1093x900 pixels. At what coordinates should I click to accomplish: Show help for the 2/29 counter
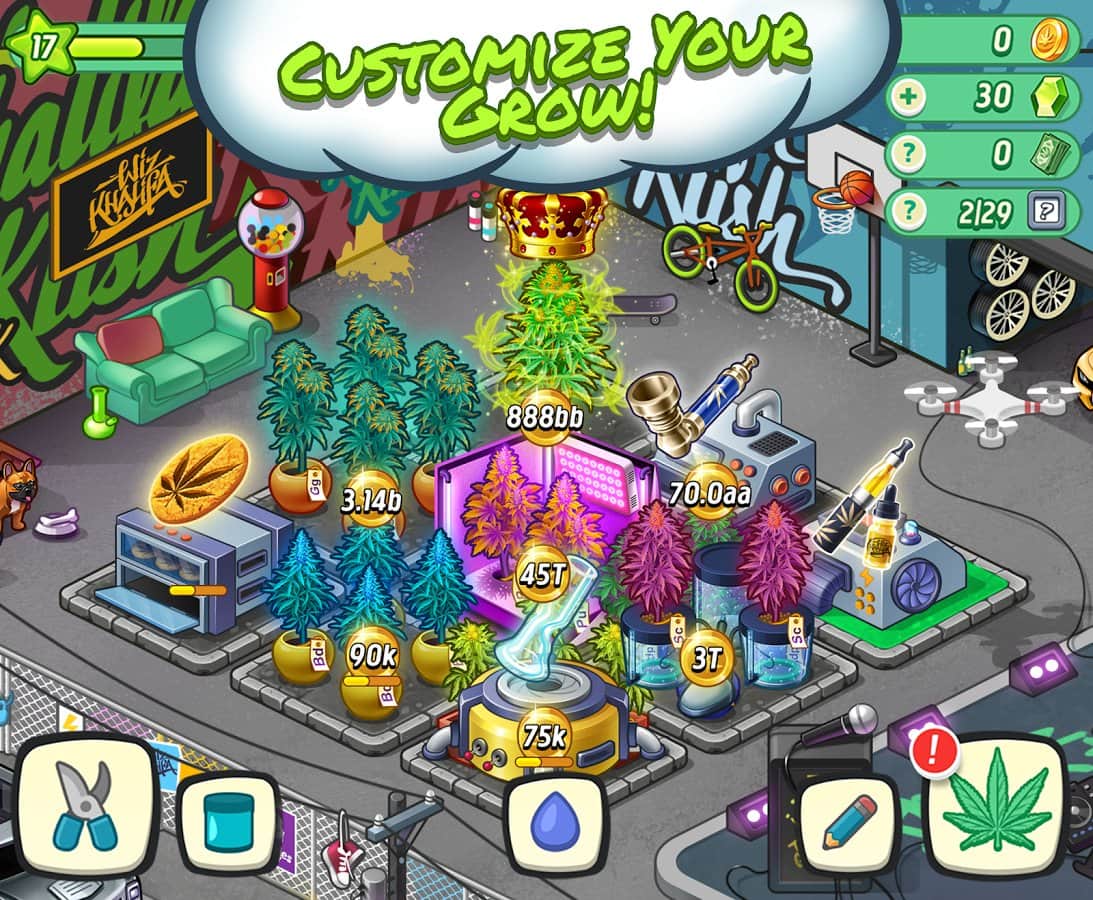click(912, 212)
